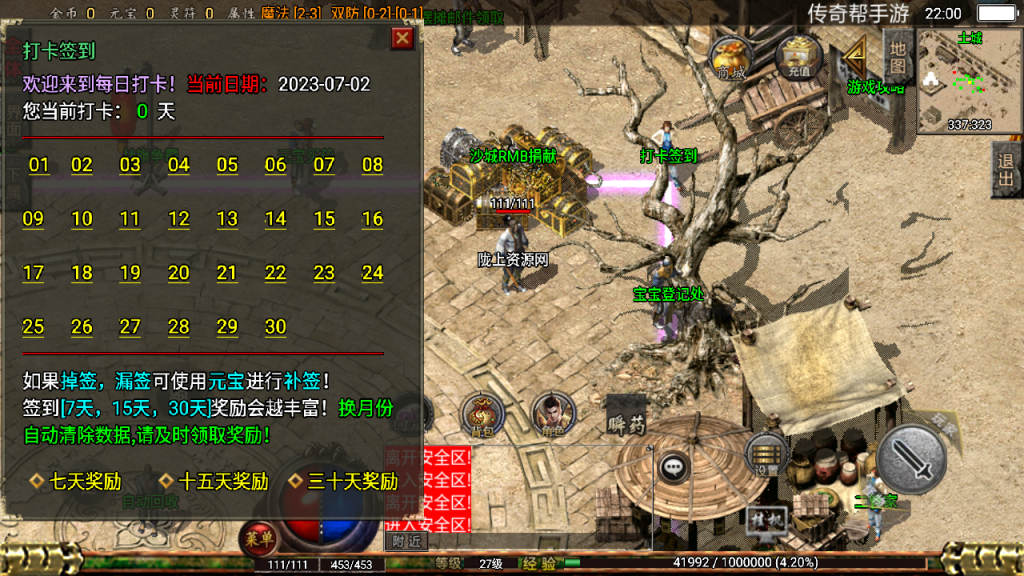Select day 30 on the check-in calendar

click(x=275, y=327)
